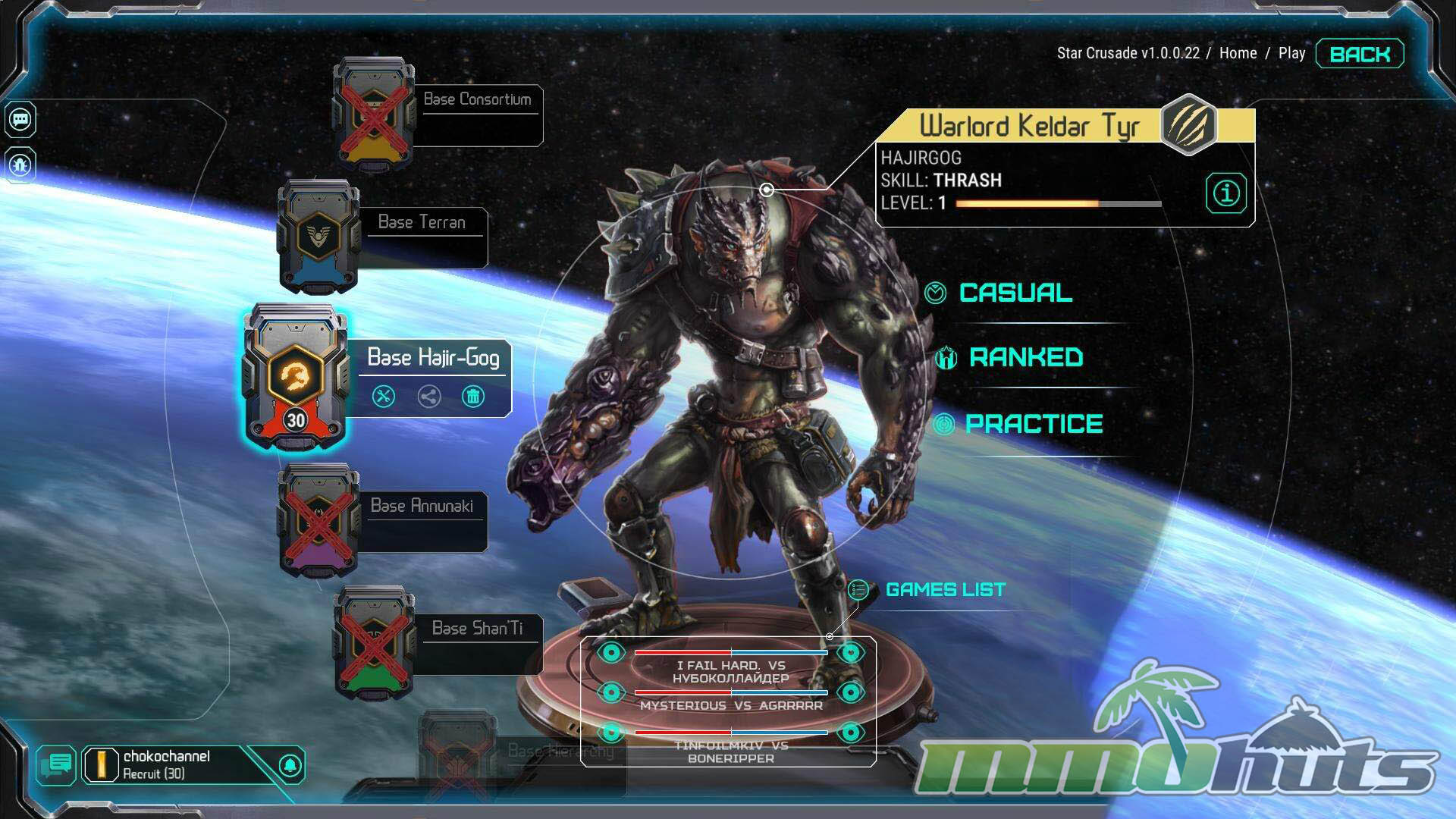Select Practice mode
The width and height of the screenshot is (1456, 819).
click(1033, 424)
